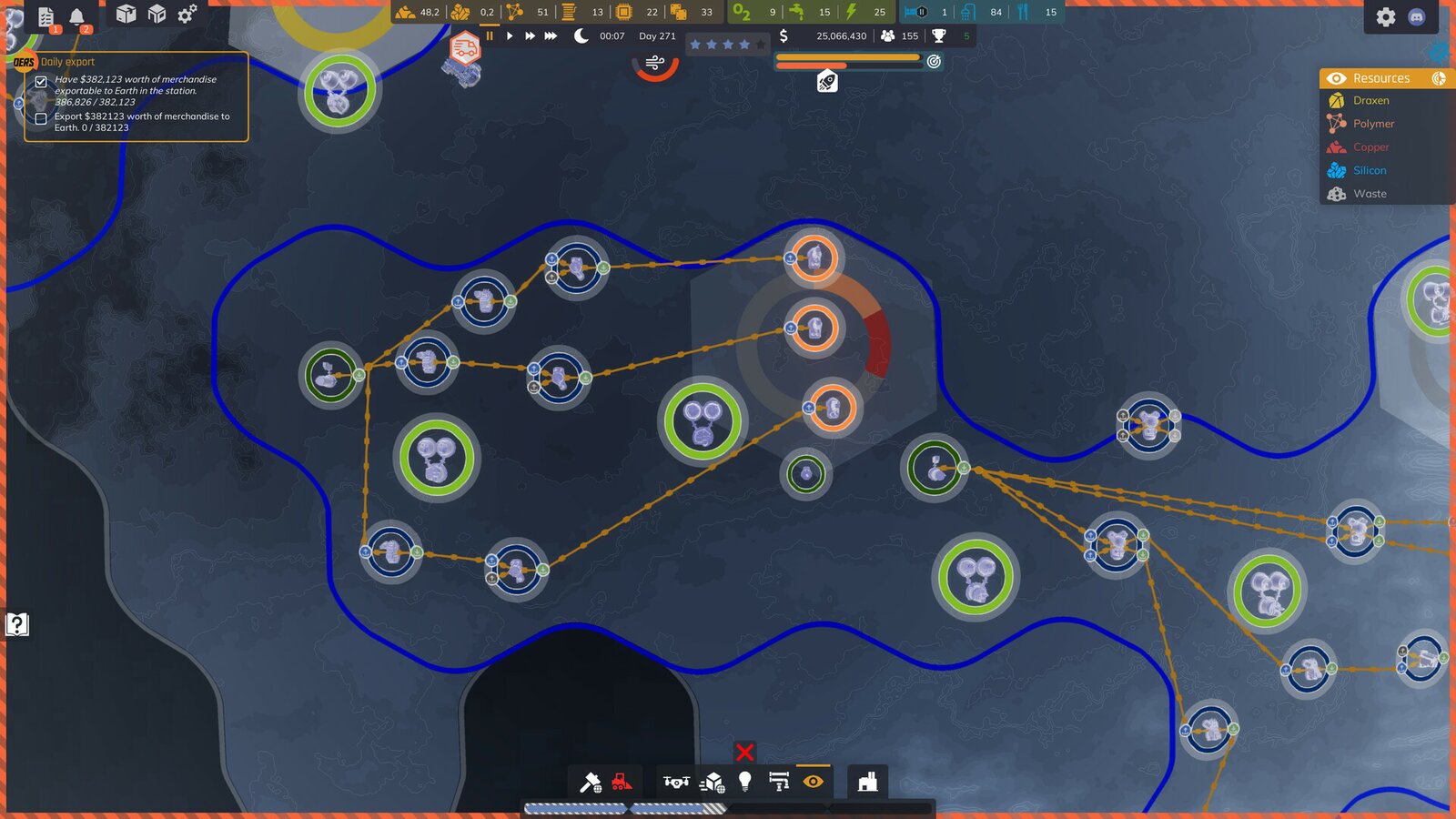The height and width of the screenshot is (819, 1456).
Task: Select the red Bulldozer demolition tool
Action: coord(622,781)
